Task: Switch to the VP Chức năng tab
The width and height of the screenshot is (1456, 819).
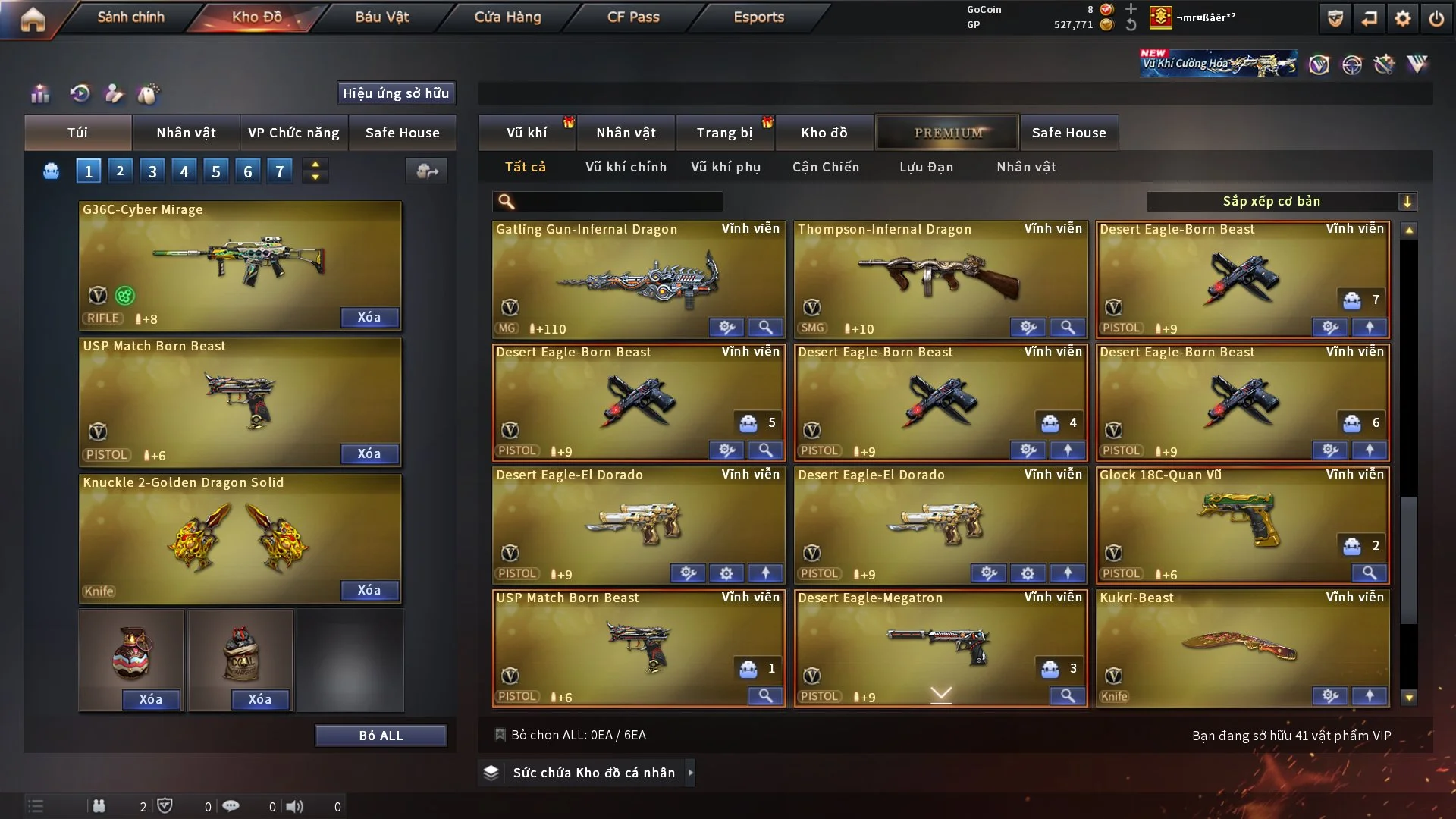Action: point(293,133)
